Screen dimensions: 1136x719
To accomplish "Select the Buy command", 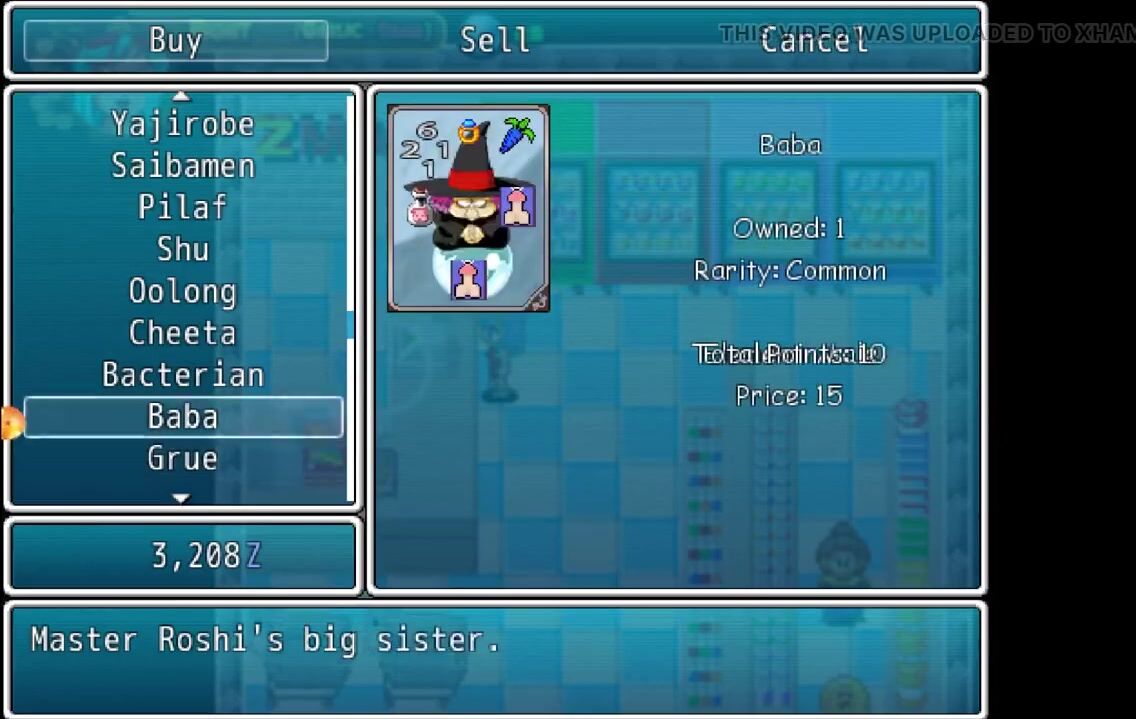I will tap(176, 41).
